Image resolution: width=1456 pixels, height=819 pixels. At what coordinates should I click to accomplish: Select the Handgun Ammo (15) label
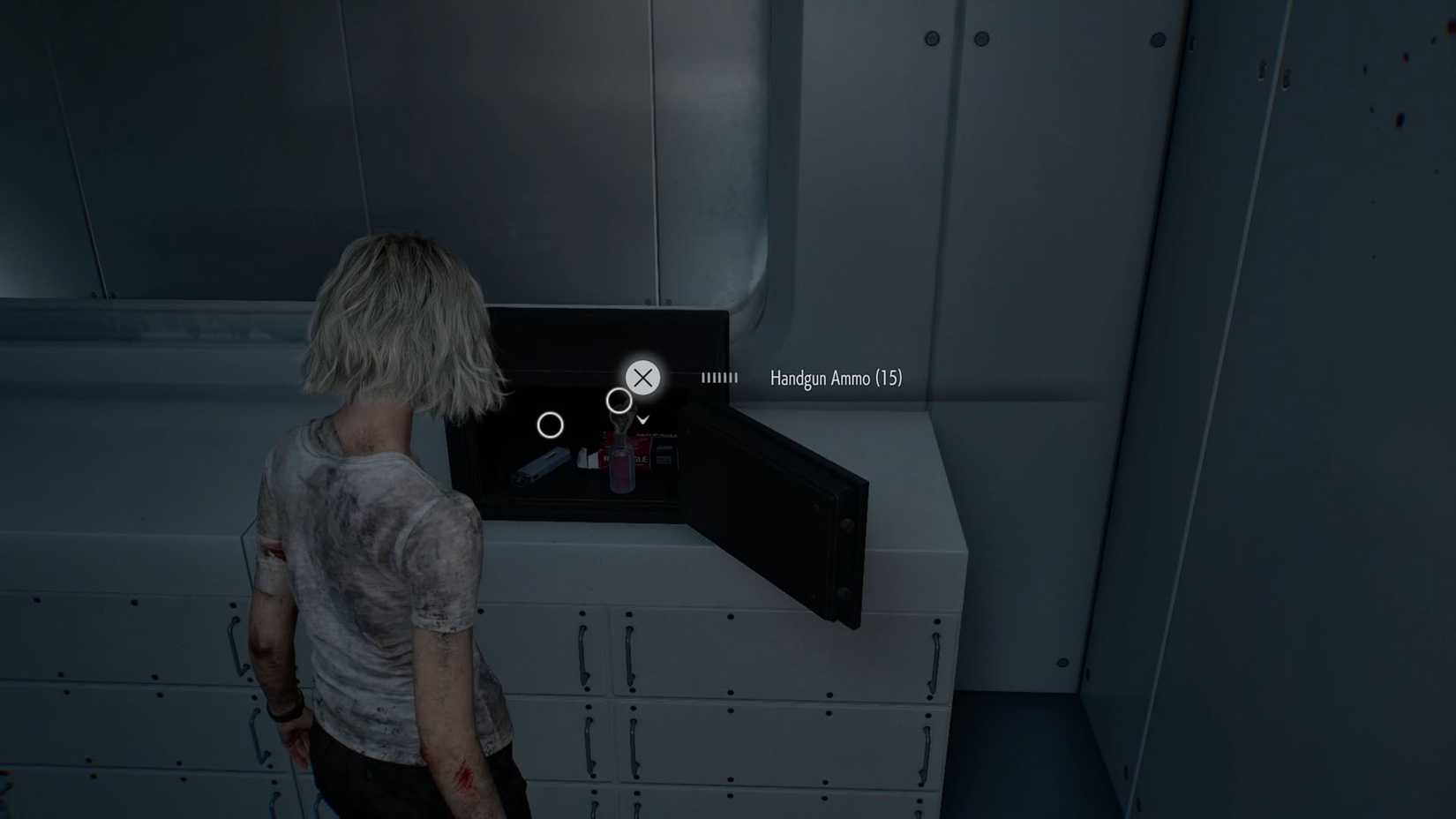[835, 378]
